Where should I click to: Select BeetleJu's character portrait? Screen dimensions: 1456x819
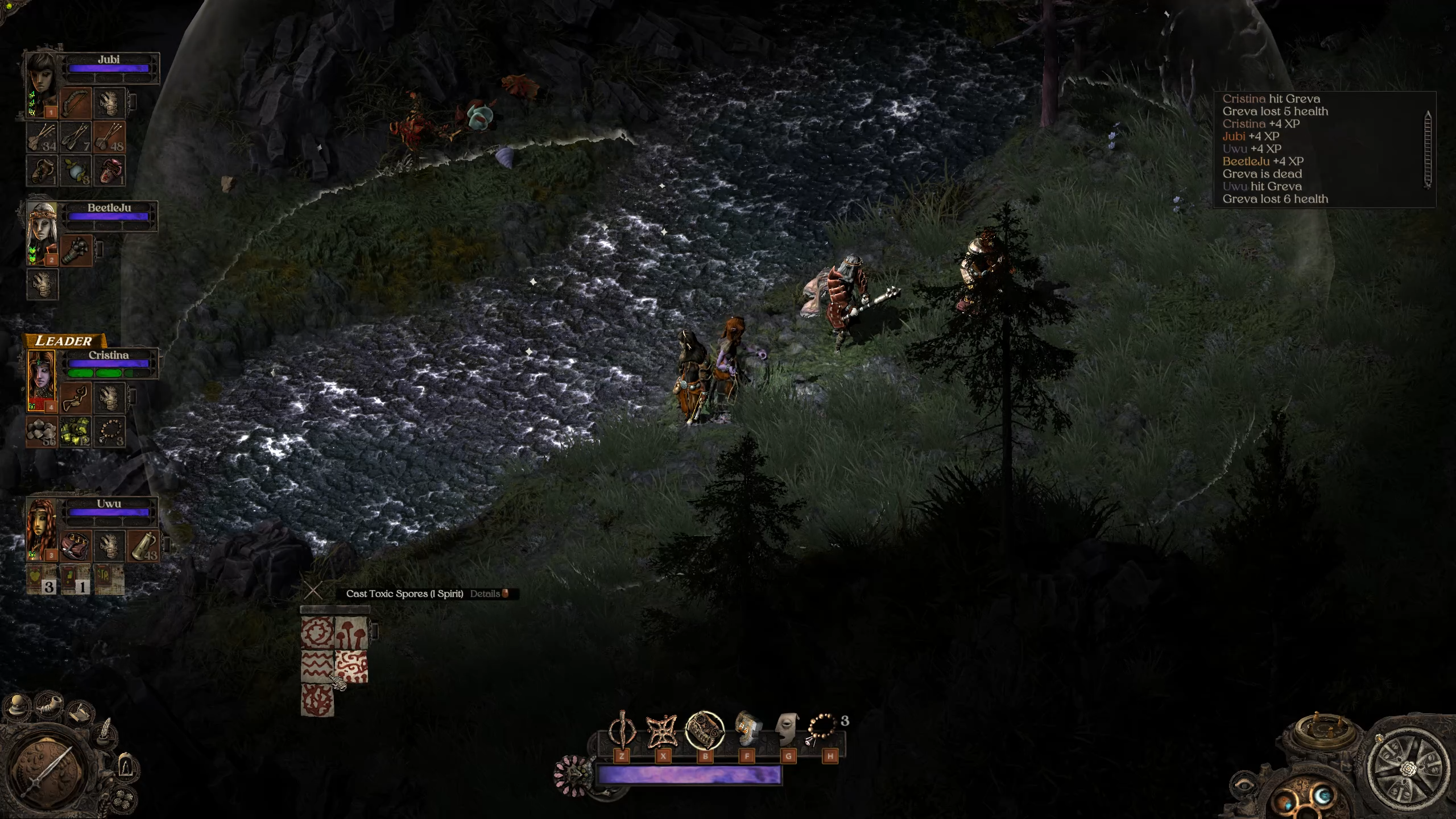coord(42,230)
